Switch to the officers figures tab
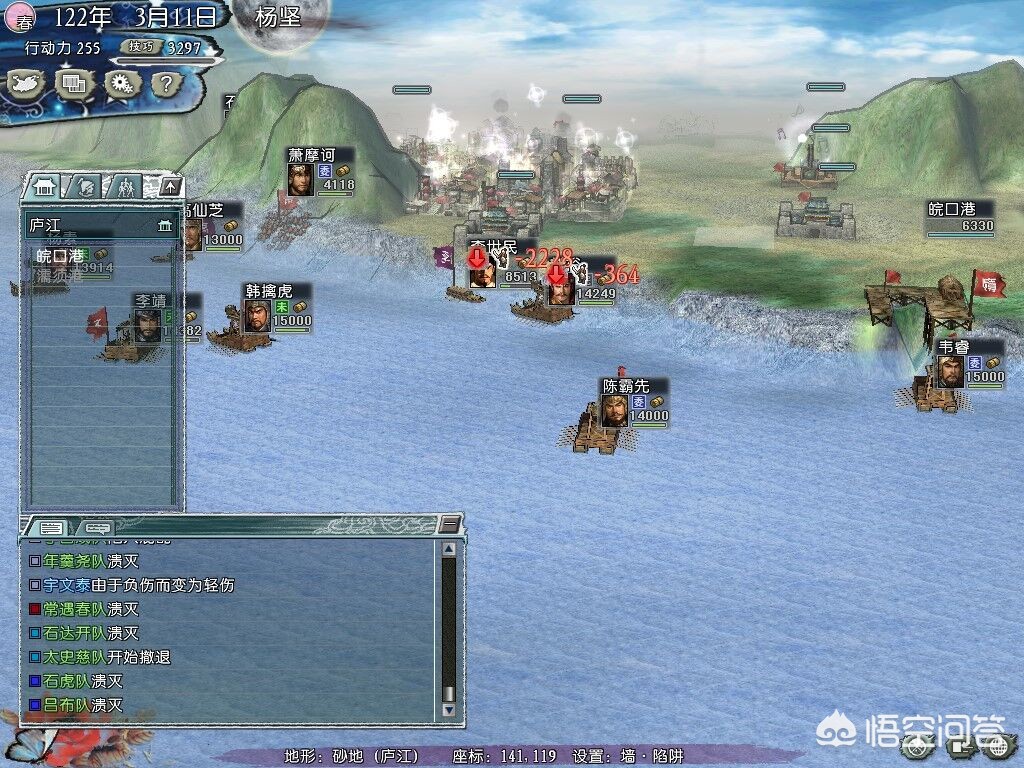Image resolution: width=1024 pixels, height=768 pixels. (x=127, y=186)
